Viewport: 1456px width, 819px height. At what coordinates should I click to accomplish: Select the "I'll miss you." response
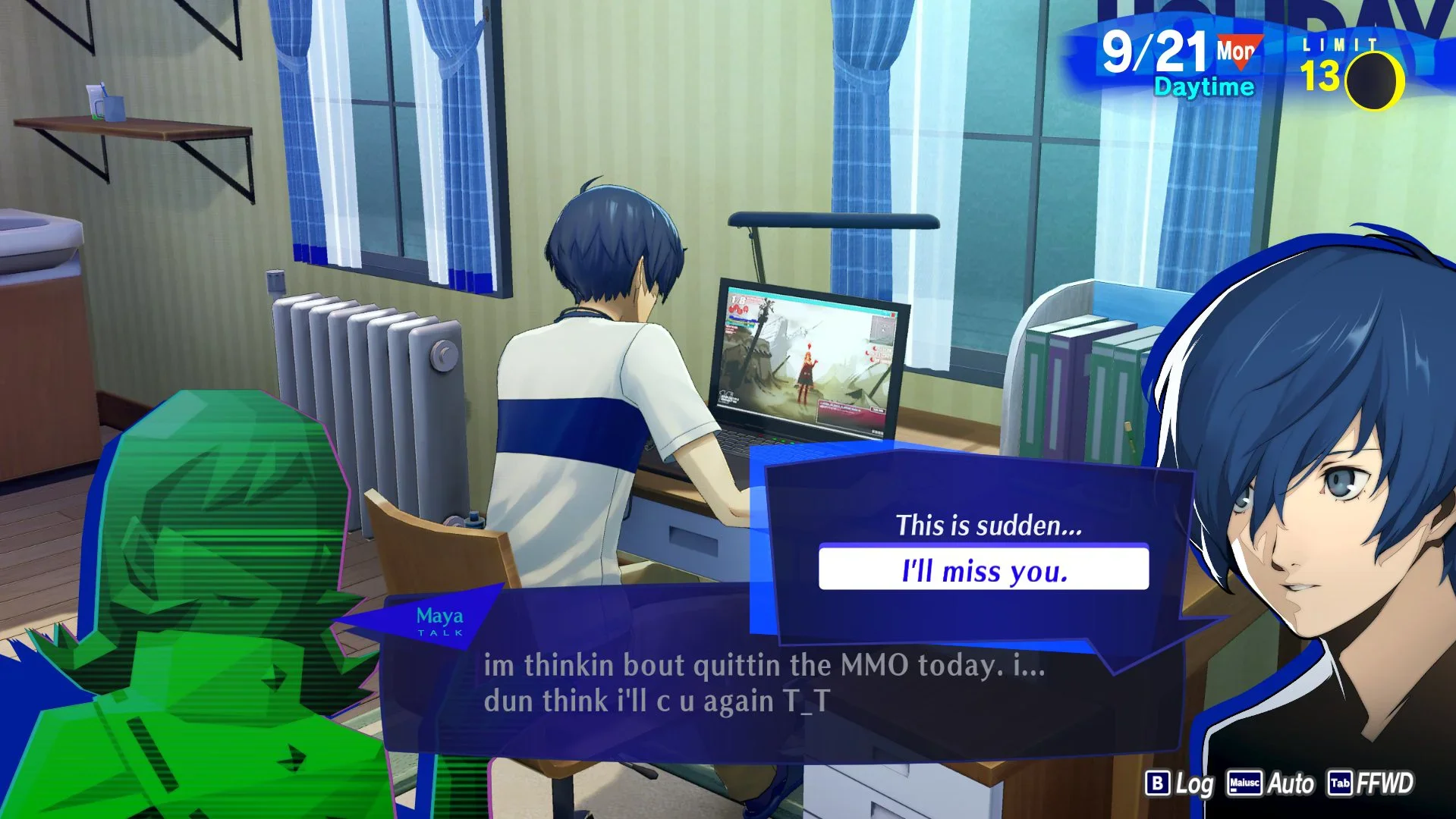pos(983,570)
